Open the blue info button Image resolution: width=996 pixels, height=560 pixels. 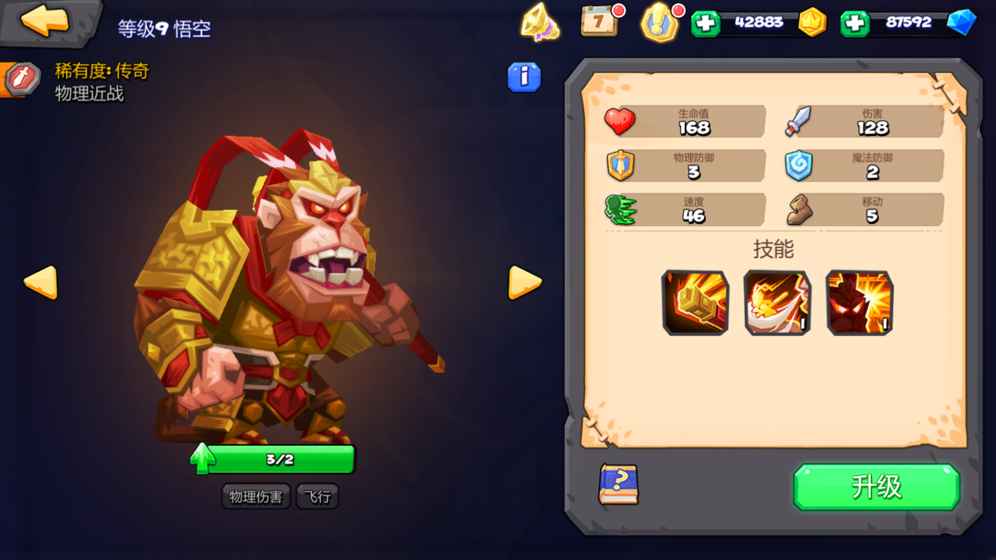pyautogui.click(x=524, y=77)
